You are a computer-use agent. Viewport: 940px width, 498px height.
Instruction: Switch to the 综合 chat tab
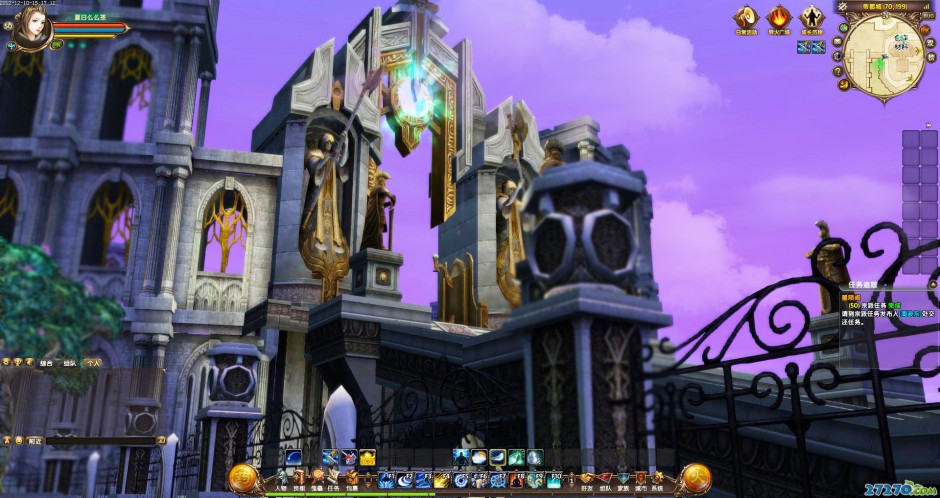45,362
